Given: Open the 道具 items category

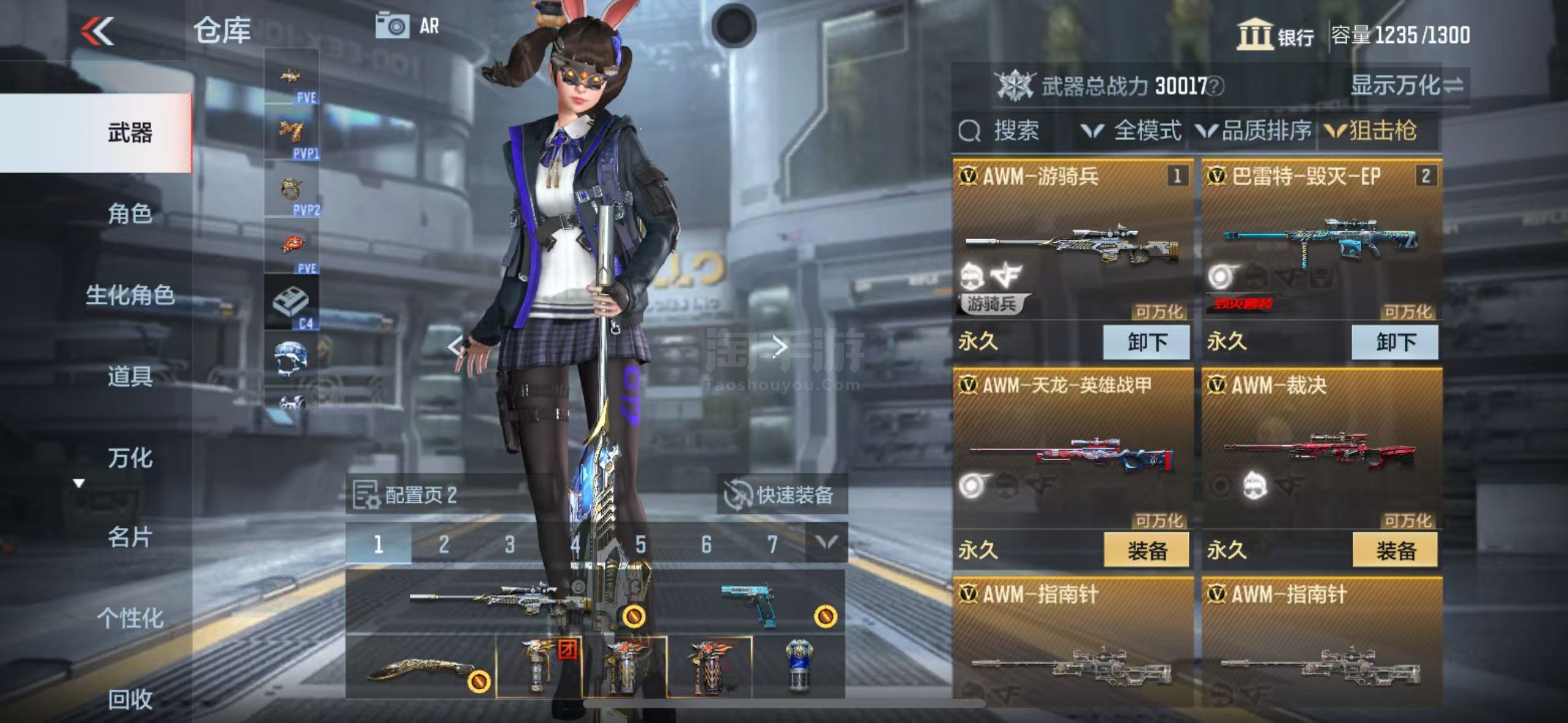Looking at the screenshot, I should pyautogui.click(x=129, y=376).
